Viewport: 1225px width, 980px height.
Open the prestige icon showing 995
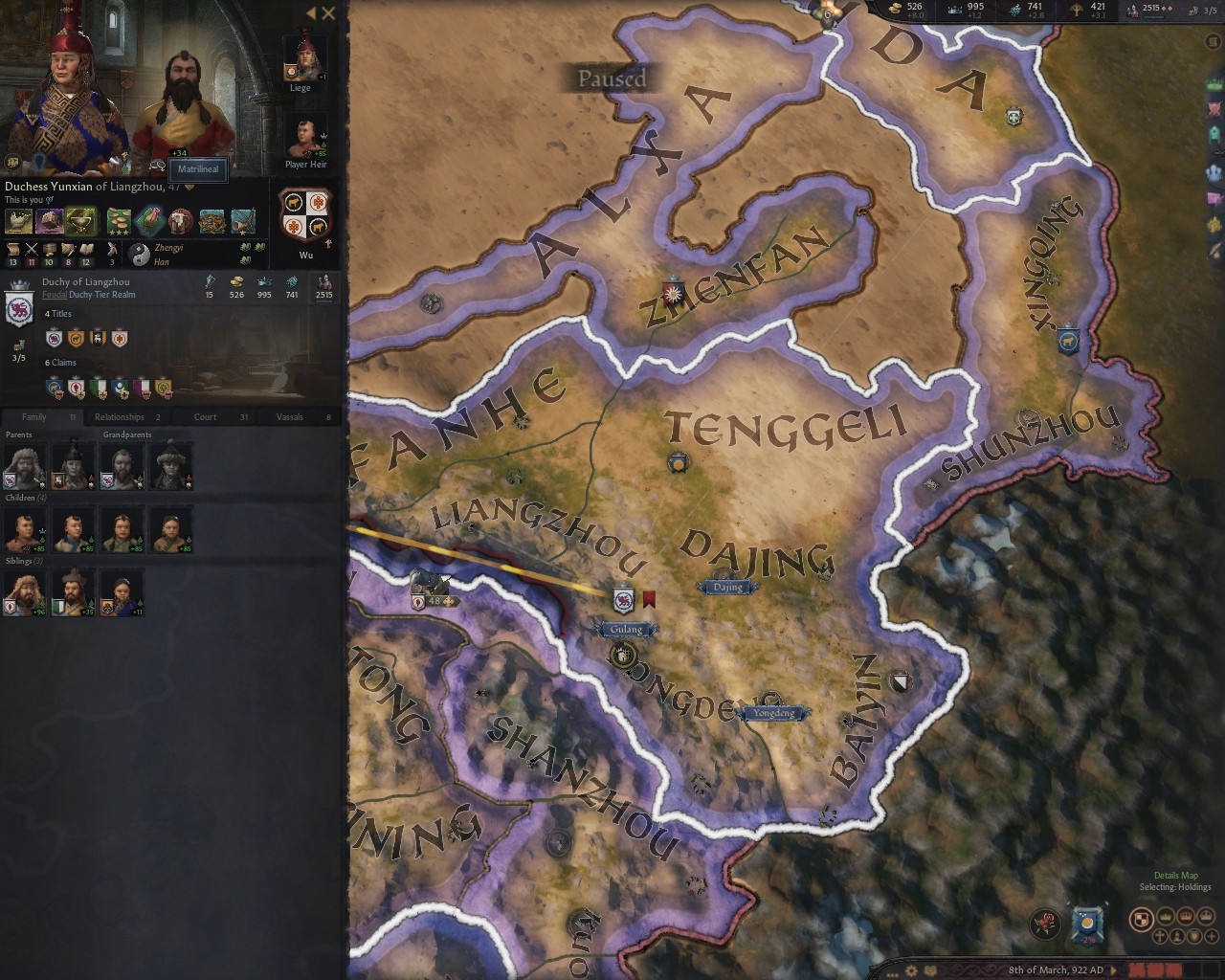(956, 10)
